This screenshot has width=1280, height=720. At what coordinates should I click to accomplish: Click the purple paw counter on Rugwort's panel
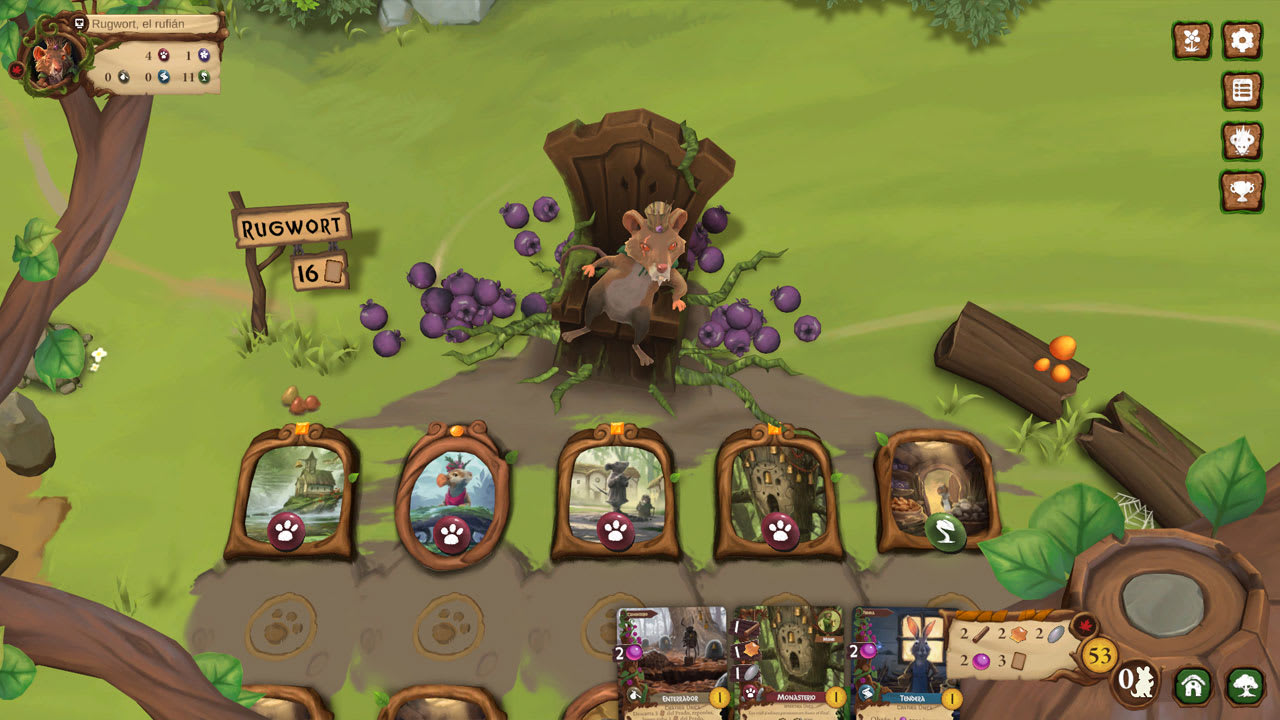point(164,55)
